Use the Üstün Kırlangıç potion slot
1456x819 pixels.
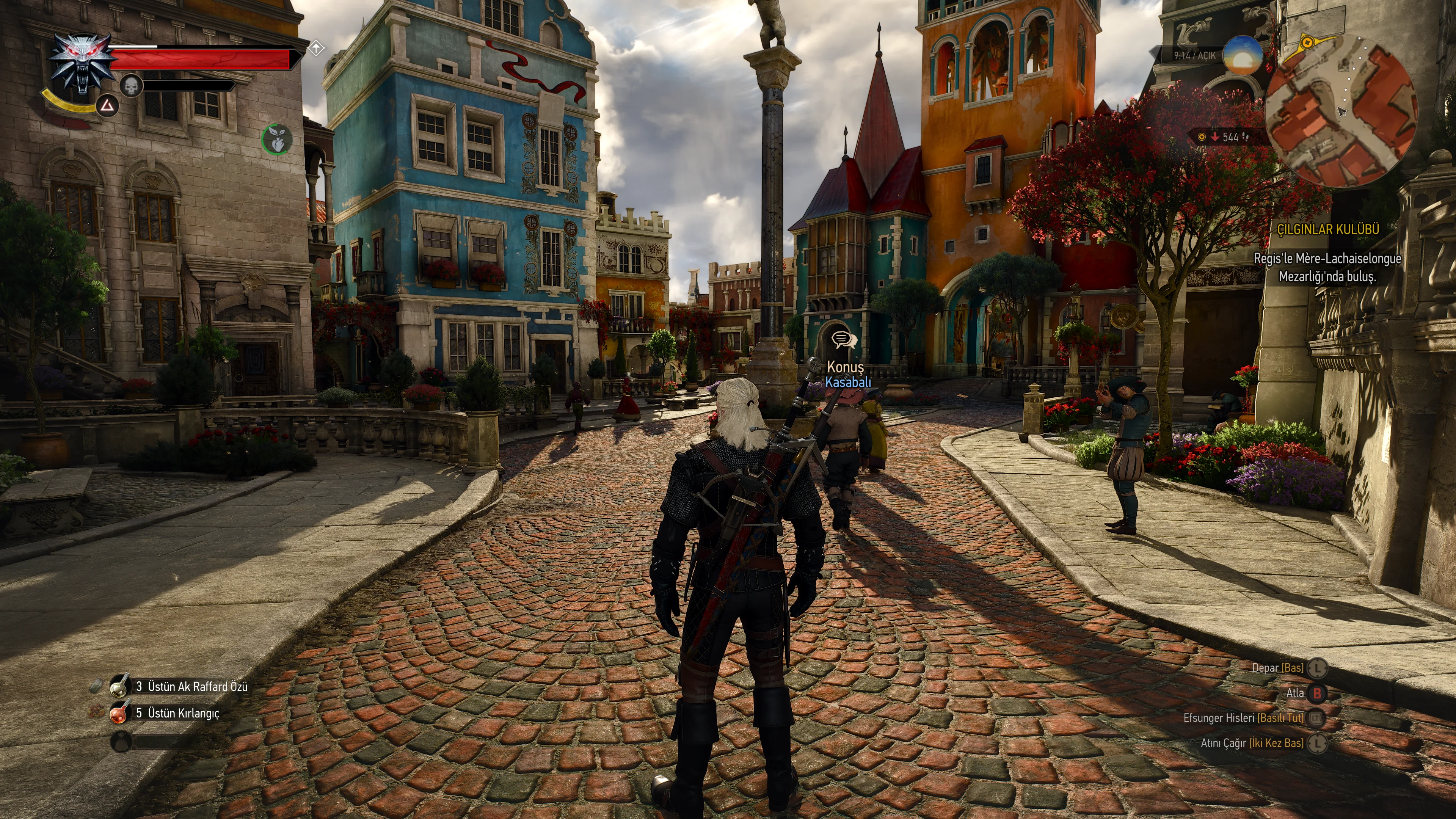(x=119, y=713)
